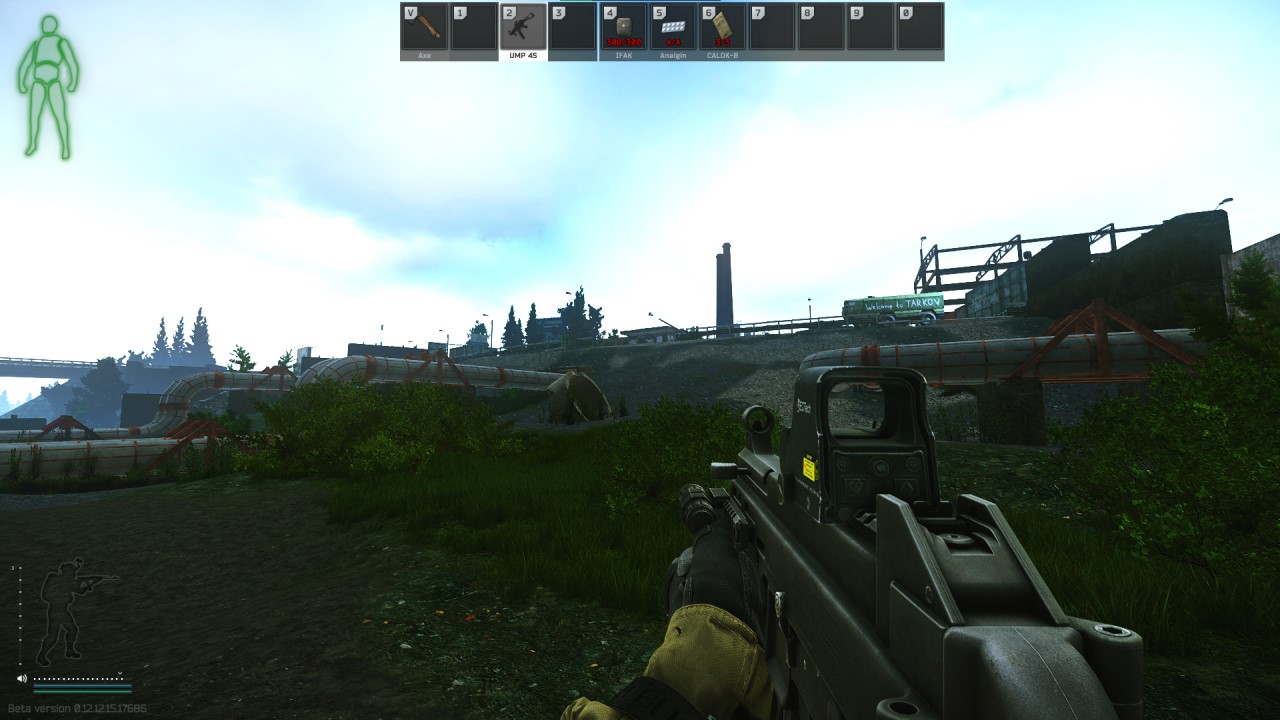This screenshot has width=1280, height=720.
Task: Click the blue stamina bar
Action: tap(83, 685)
